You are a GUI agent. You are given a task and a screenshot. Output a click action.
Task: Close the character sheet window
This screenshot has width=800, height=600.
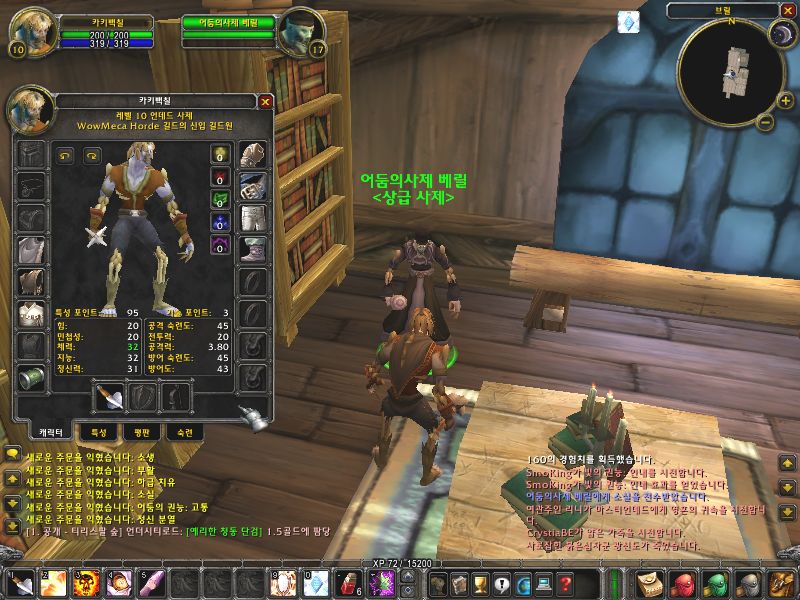coord(265,101)
